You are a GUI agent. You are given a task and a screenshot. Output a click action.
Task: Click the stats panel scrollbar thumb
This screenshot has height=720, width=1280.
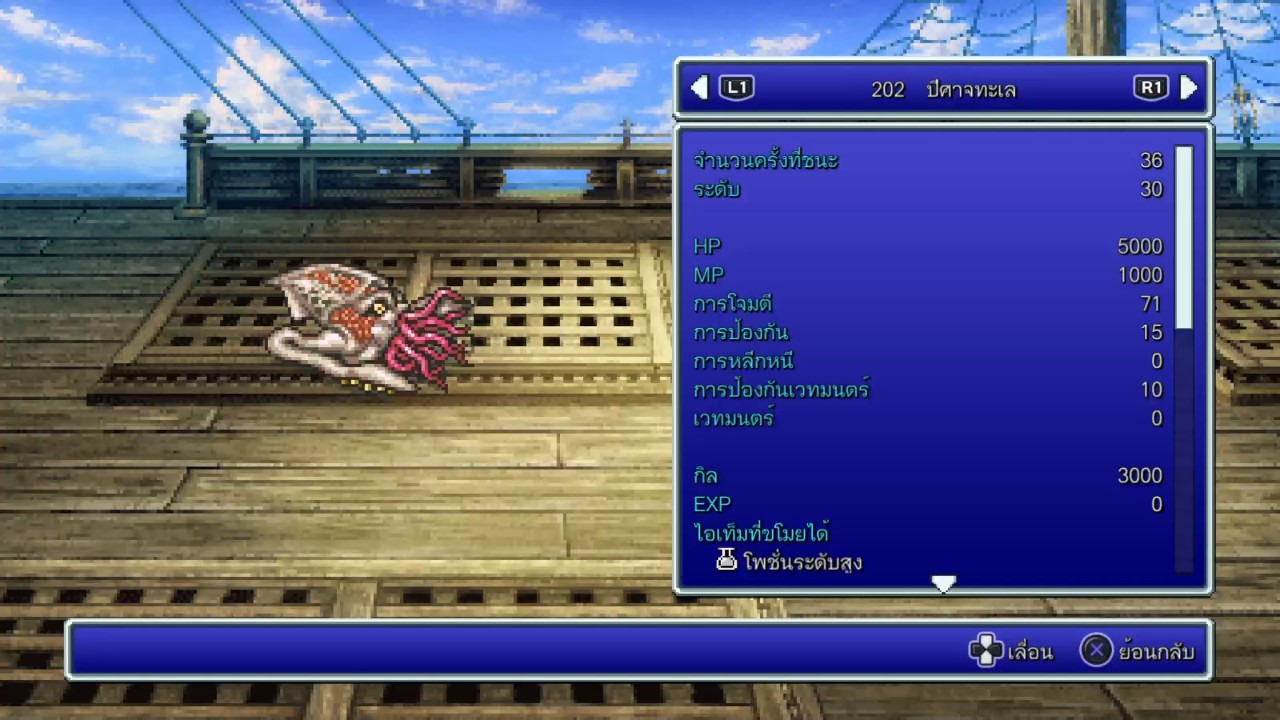click(x=1184, y=237)
